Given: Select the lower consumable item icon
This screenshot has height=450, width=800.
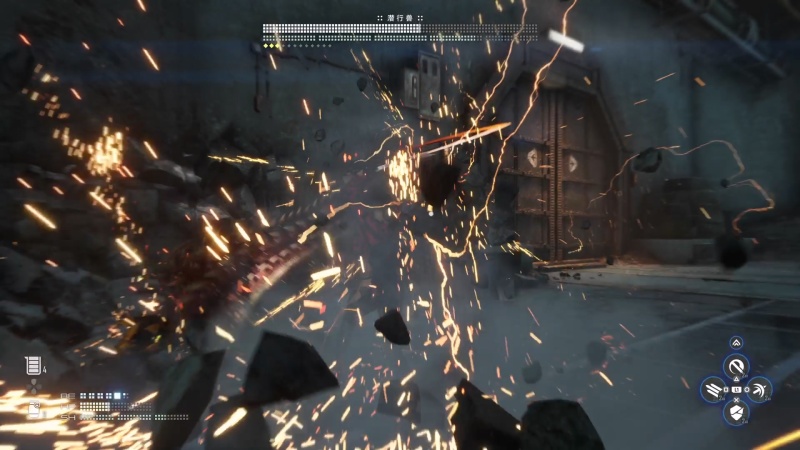Looking at the screenshot, I should 34,410.
